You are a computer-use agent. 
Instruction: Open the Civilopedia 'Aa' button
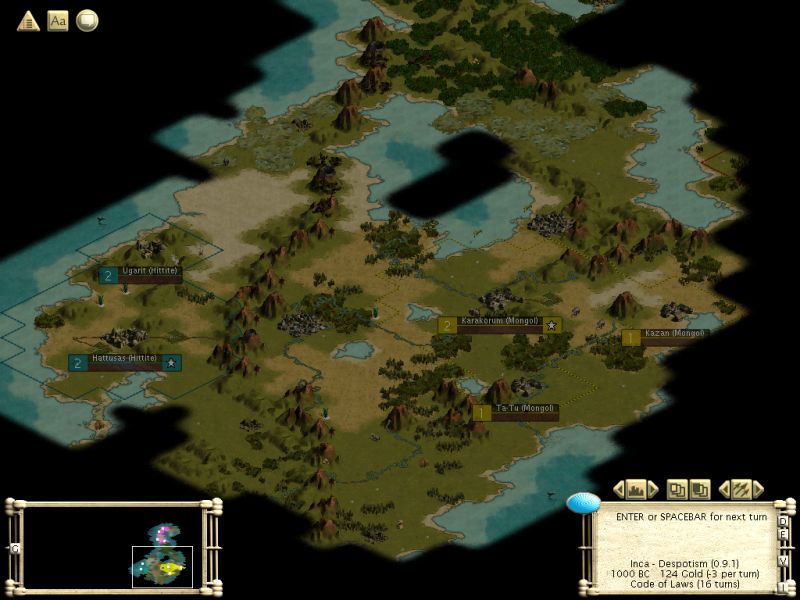click(x=58, y=20)
